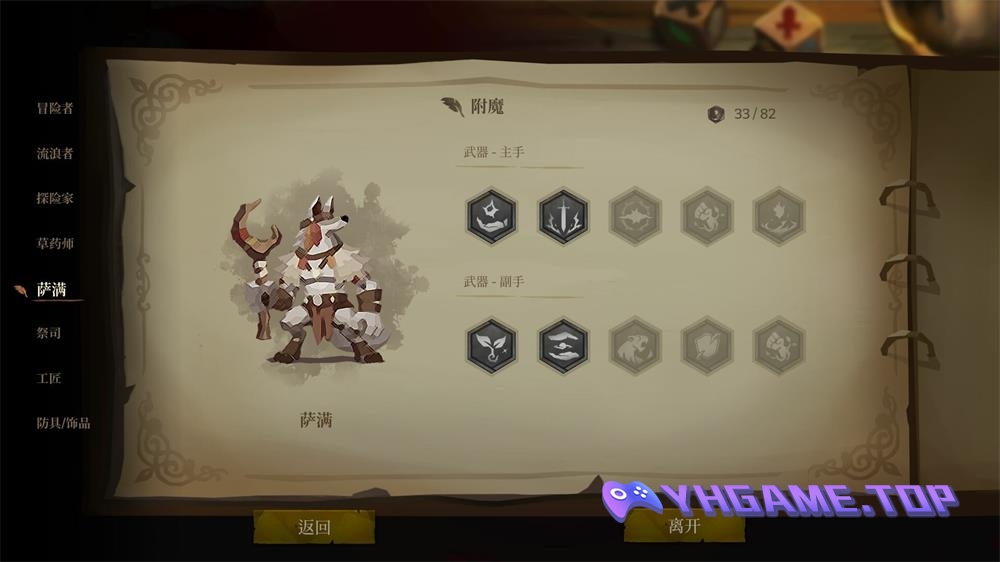Open the 工匠 section
The width and height of the screenshot is (1000, 562).
click(x=49, y=378)
